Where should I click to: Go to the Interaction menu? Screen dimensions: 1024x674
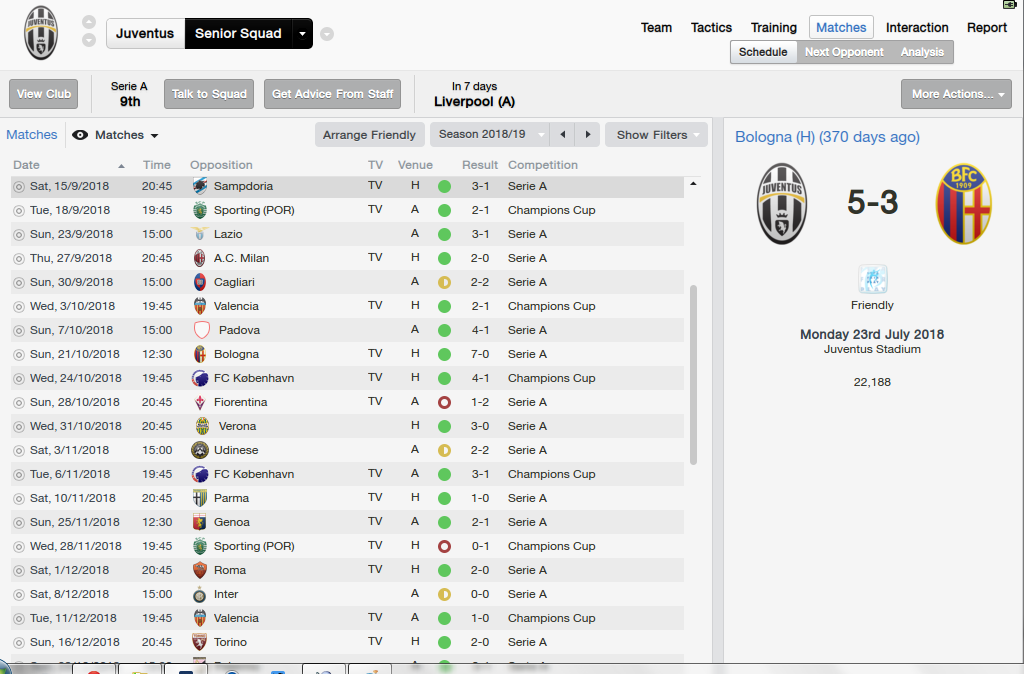(917, 28)
